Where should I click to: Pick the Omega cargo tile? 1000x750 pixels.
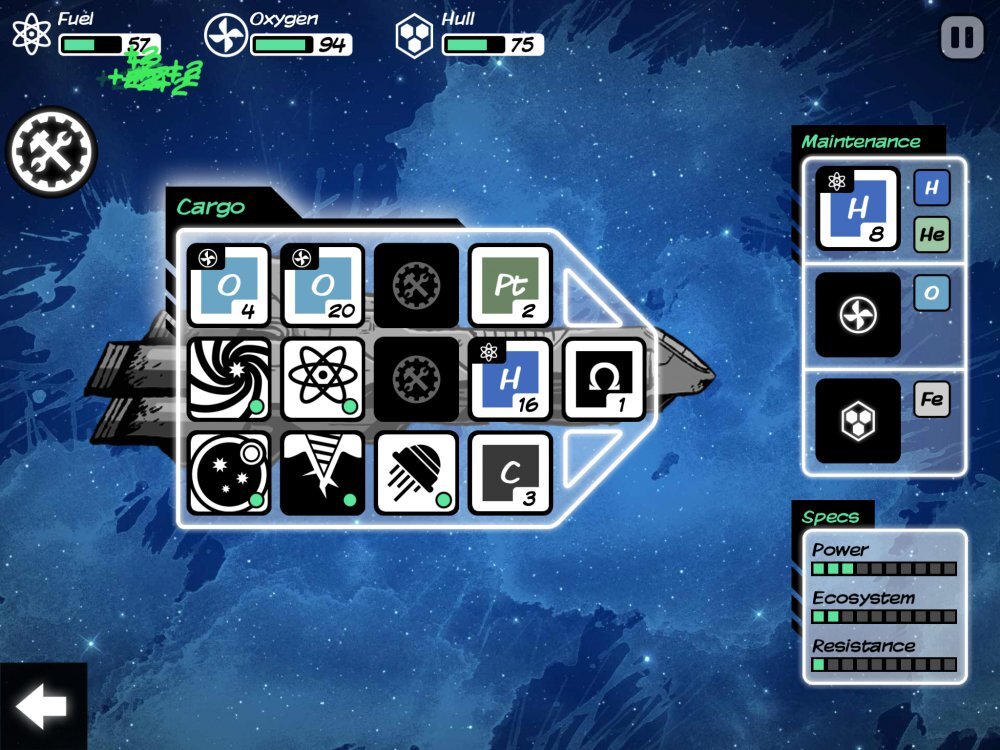pos(603,379)
